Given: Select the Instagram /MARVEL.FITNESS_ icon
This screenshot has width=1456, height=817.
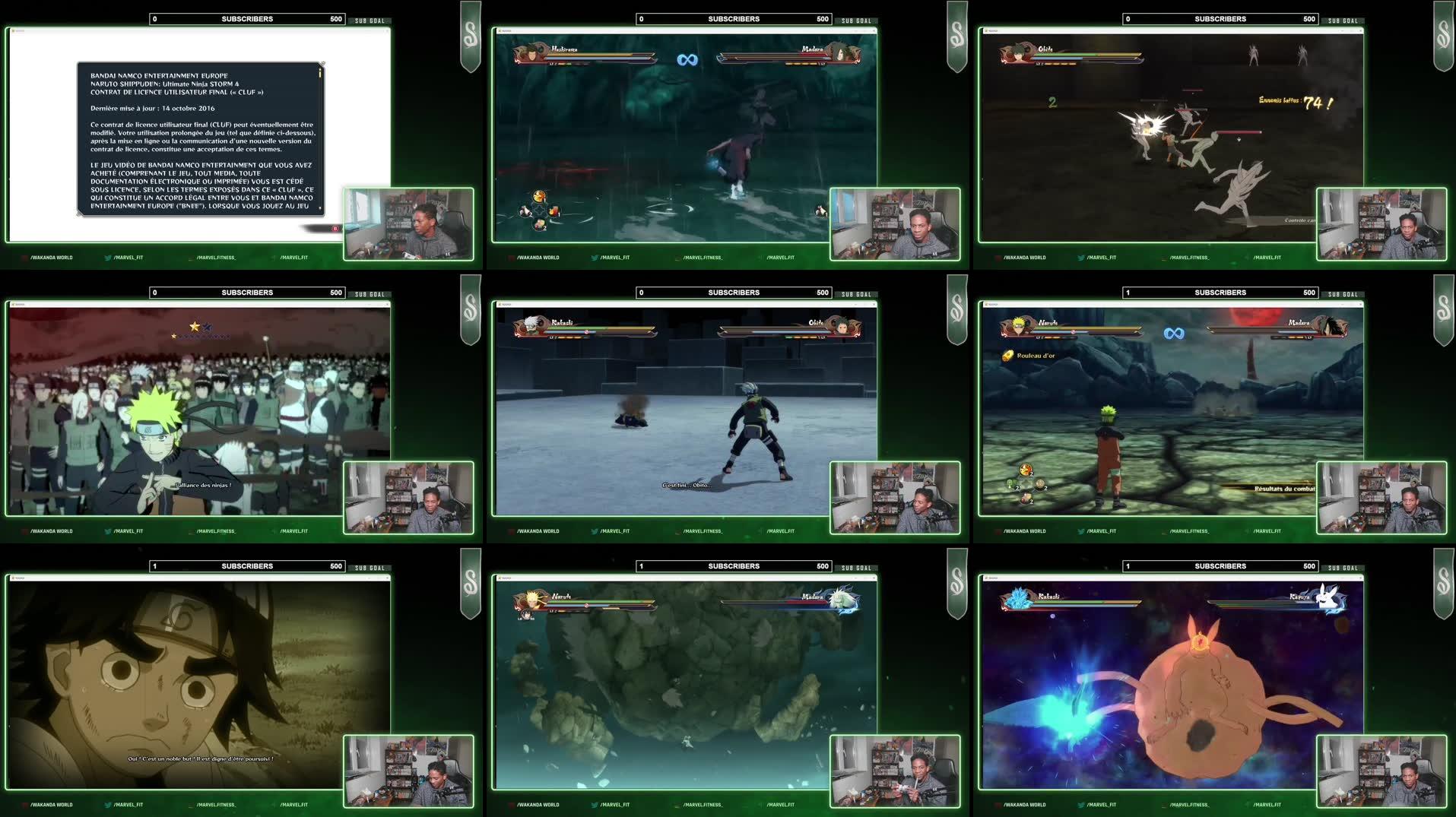Looking at the screenshot, I should [x=192, y=258].
